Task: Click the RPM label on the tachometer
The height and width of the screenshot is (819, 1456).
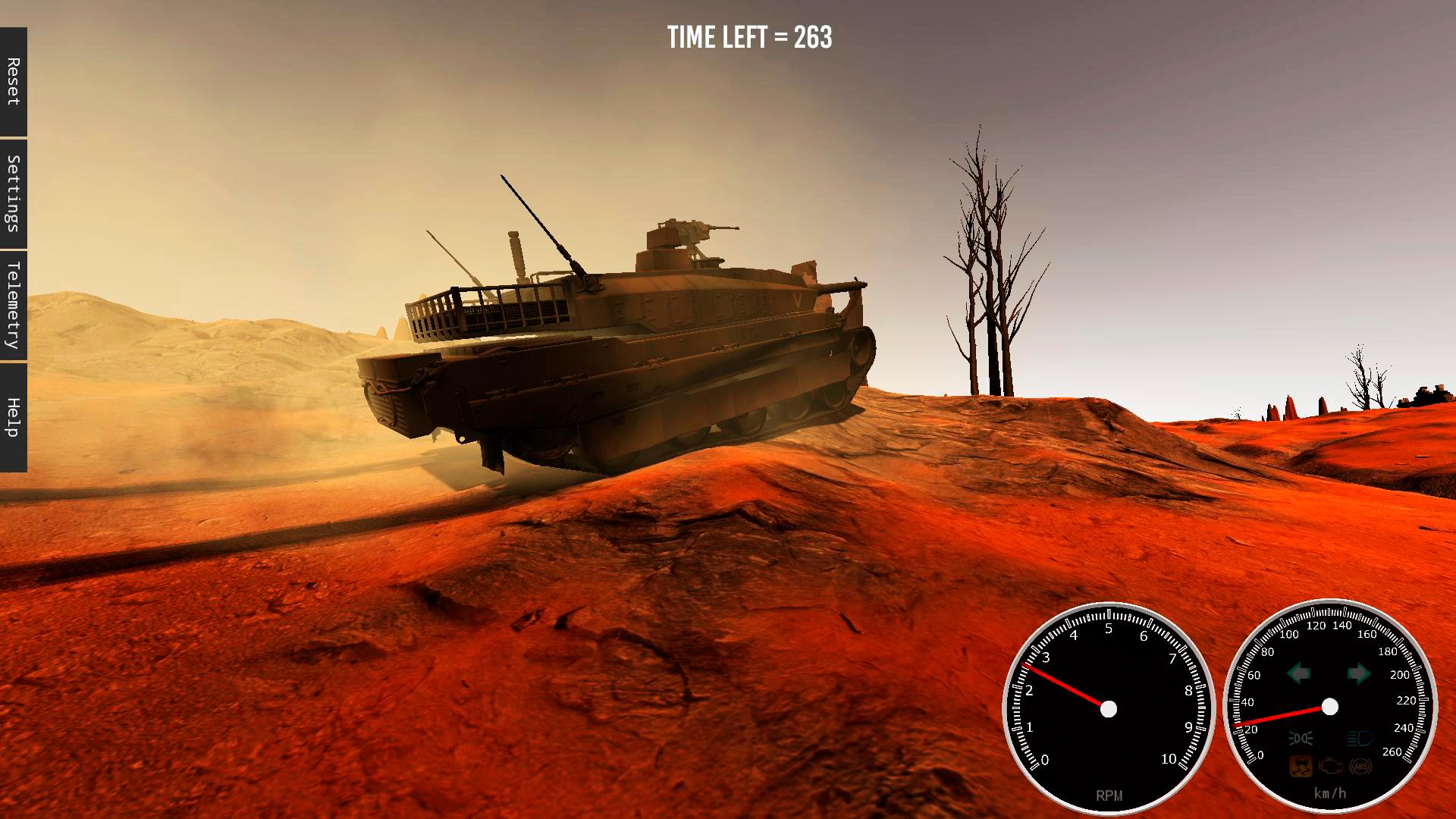Action: pos(1109,795)
